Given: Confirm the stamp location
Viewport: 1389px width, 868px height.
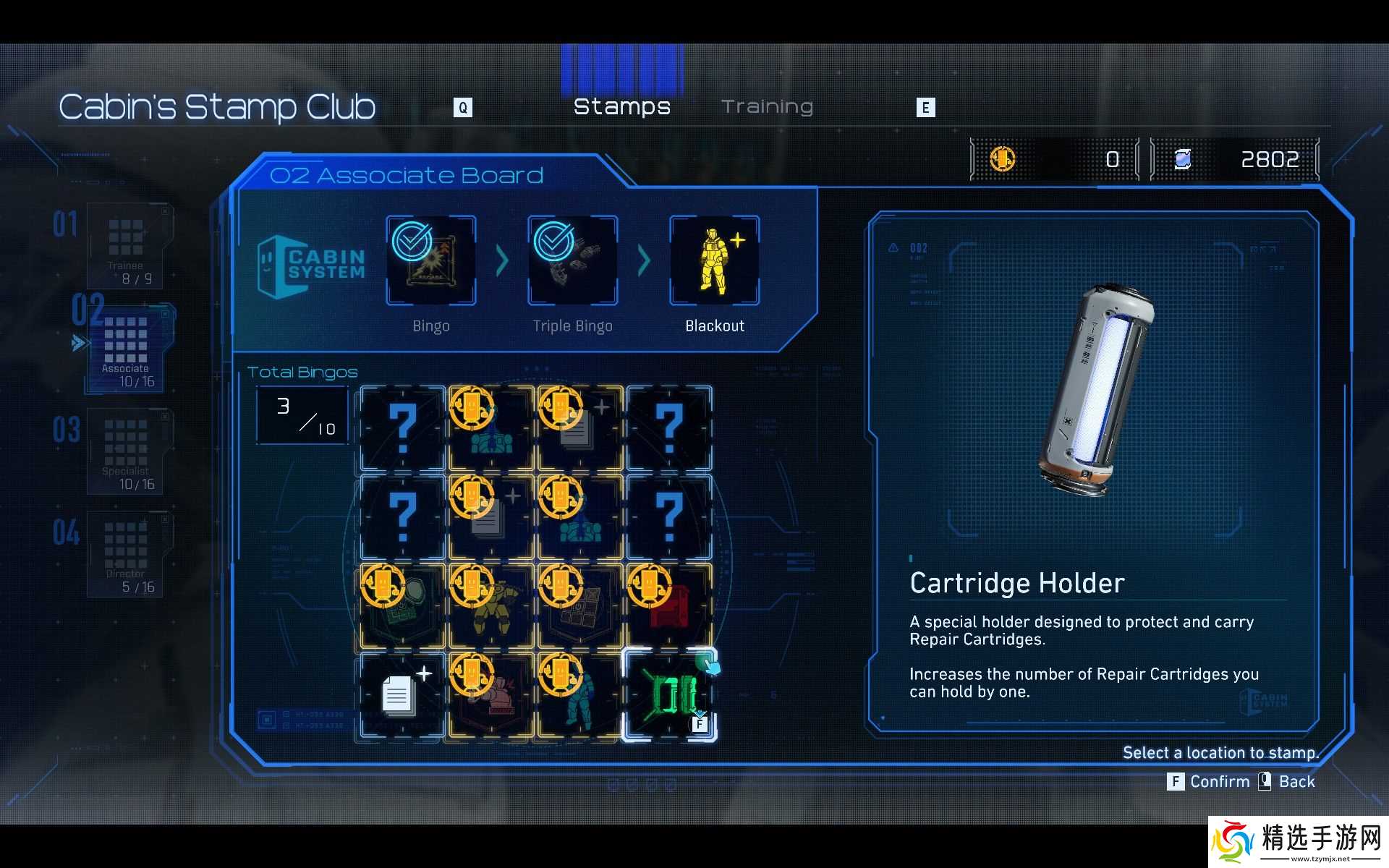Looking at the screenshot, I should click(1209, 782).
